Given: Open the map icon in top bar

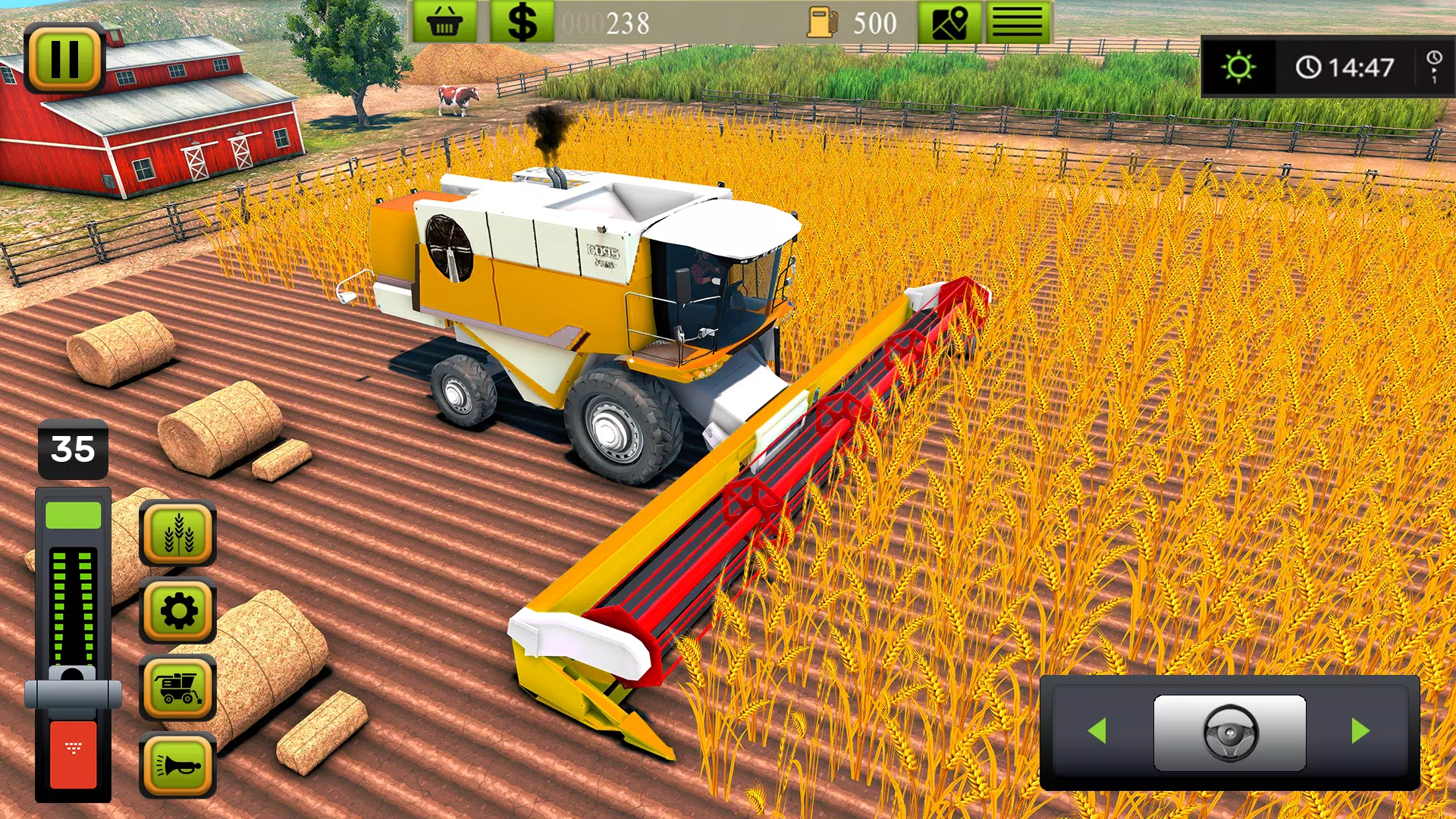Looking at the screenshot, I should (950, 20).
